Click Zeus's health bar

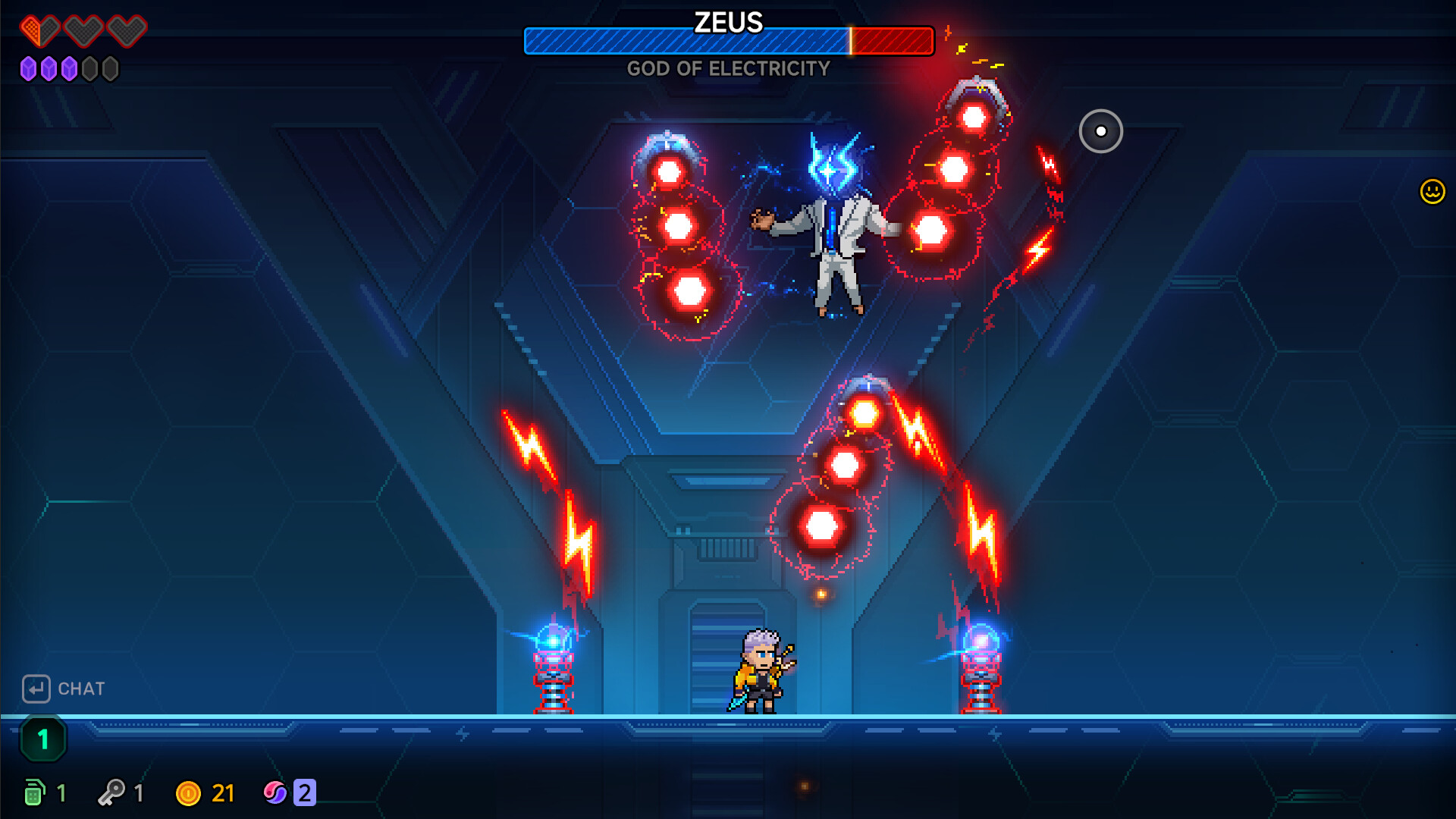[x=728, y=42]
